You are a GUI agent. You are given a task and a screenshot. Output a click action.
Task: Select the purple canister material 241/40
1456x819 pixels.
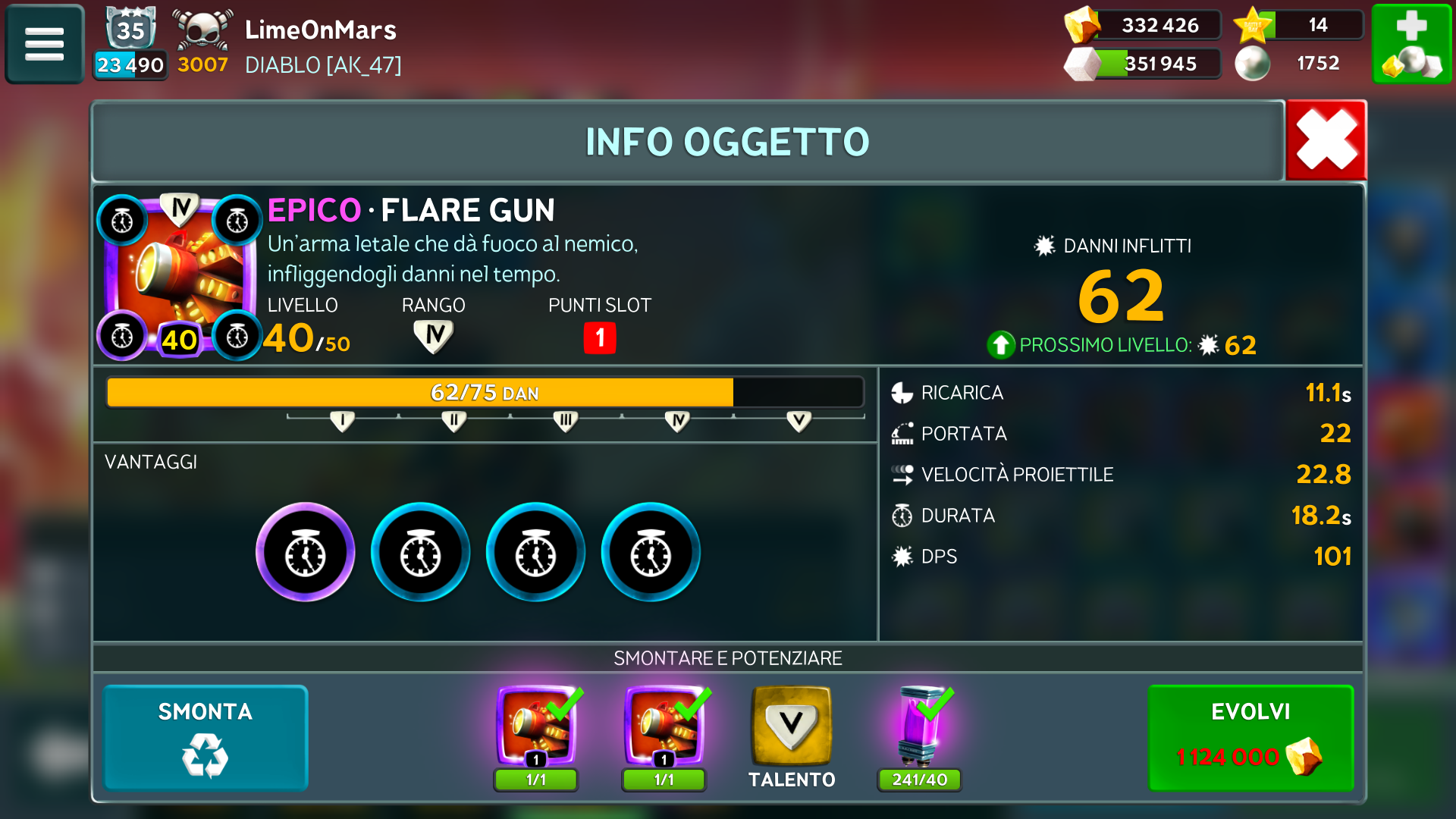click(x=920, y=728)
